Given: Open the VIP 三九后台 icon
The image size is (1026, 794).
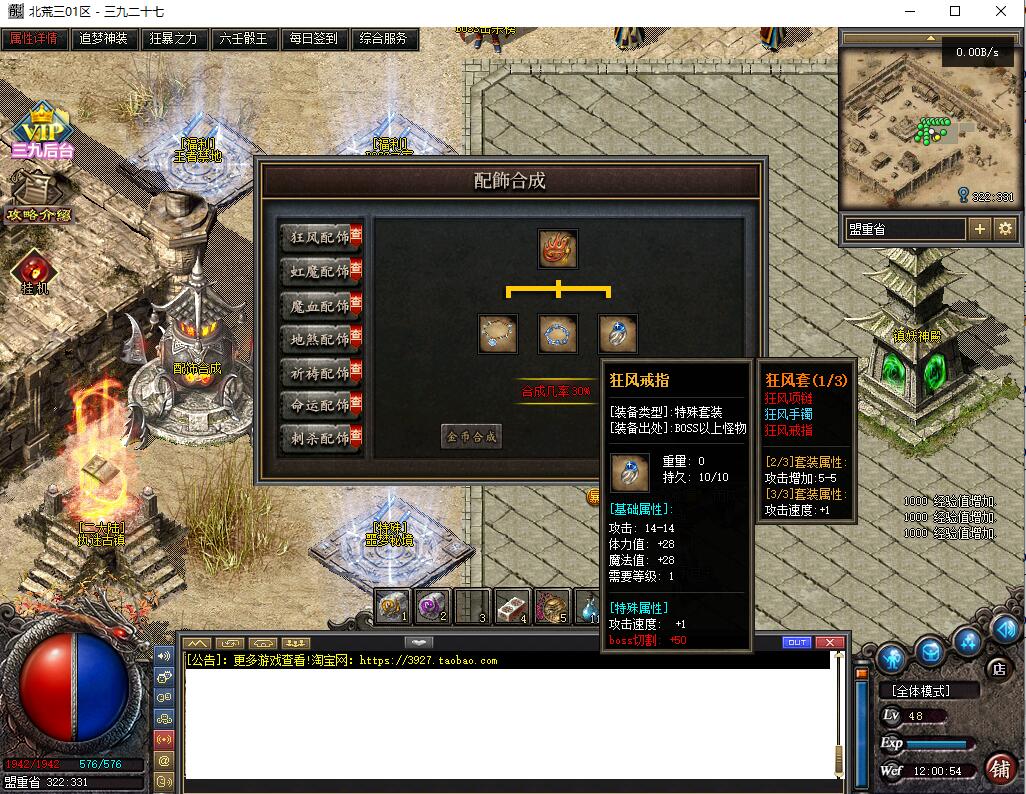Looking at the screenshot, I should click(42, 132).
